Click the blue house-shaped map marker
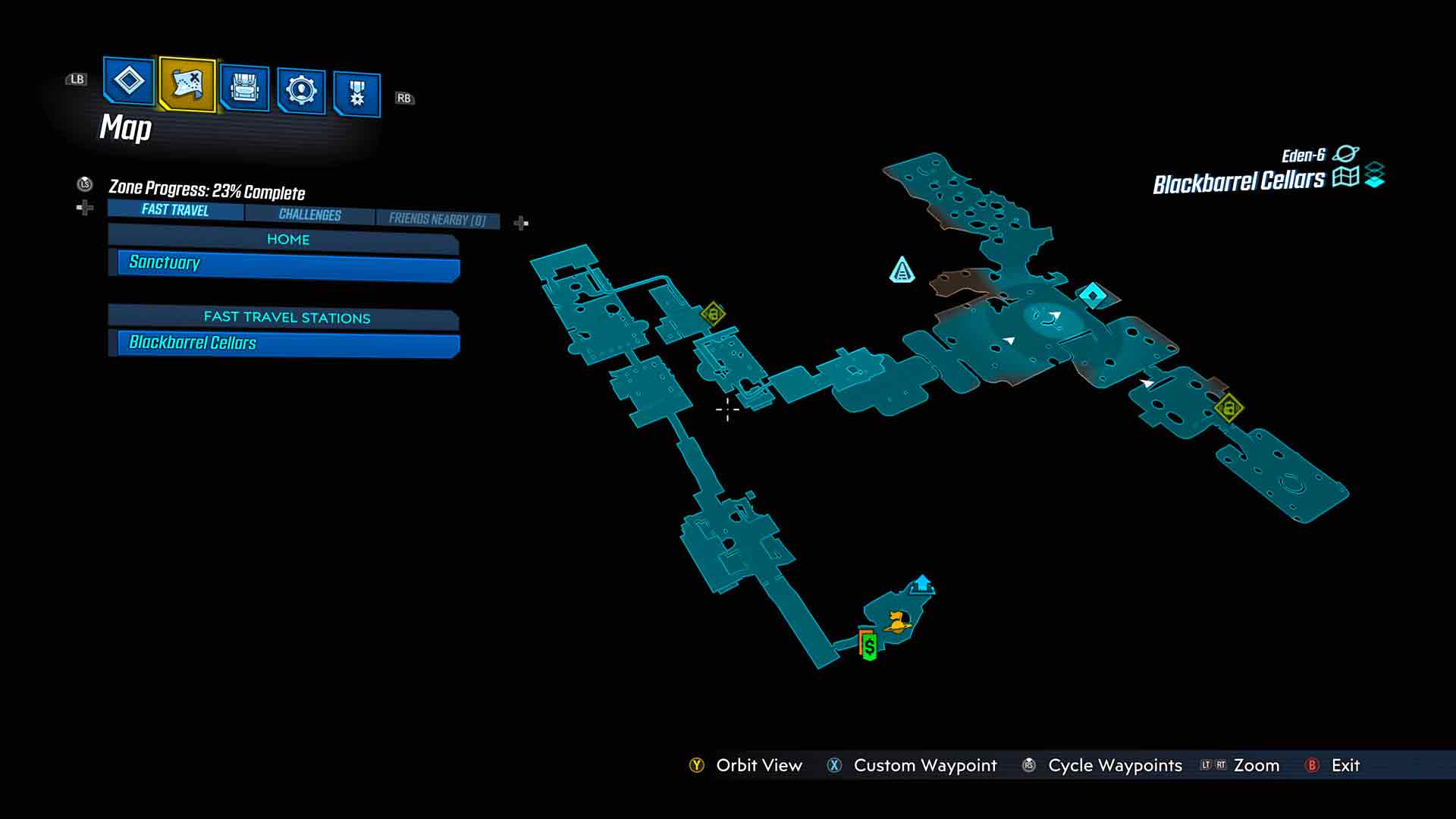Screen dimensions: 1456x819 (922, 584)
